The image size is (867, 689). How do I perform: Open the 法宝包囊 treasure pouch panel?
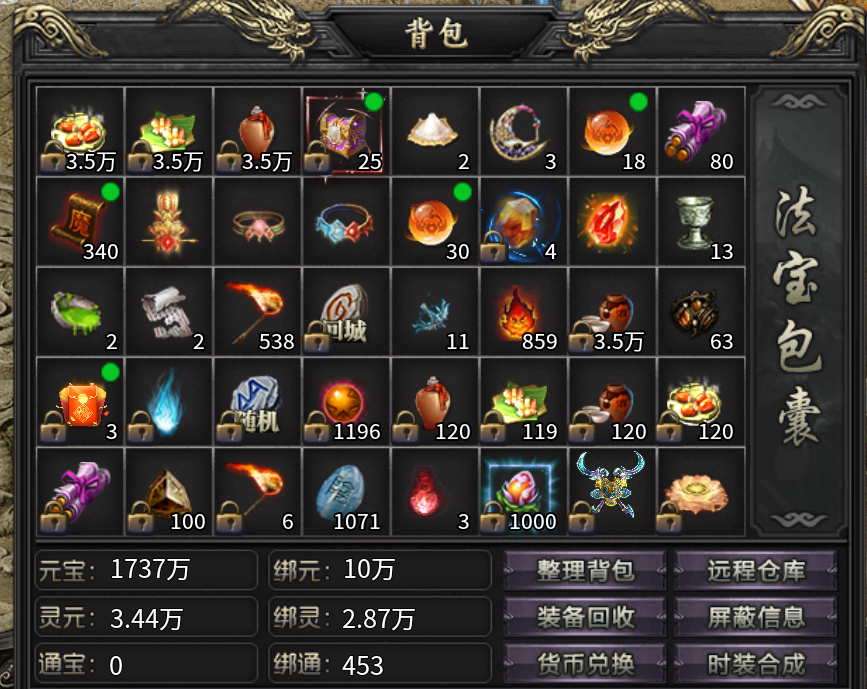[796, 310]
